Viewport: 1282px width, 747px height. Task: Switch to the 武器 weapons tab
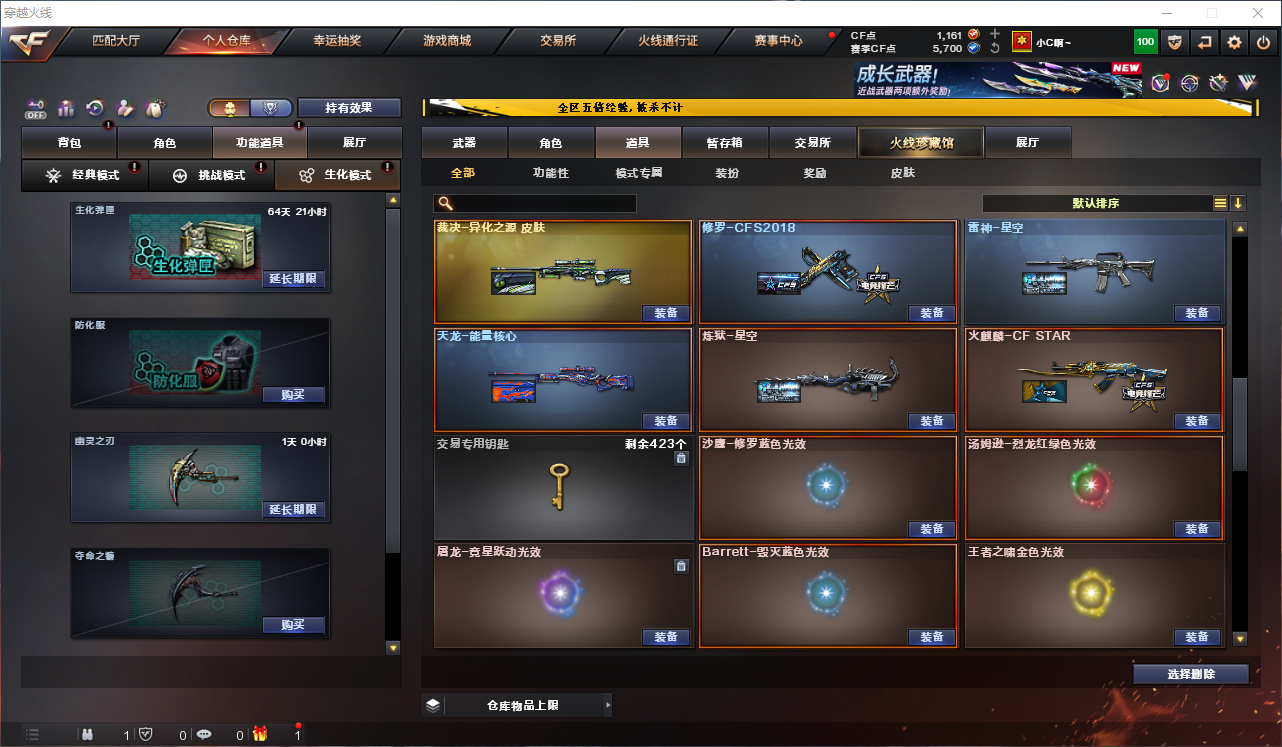click(464, 143)
